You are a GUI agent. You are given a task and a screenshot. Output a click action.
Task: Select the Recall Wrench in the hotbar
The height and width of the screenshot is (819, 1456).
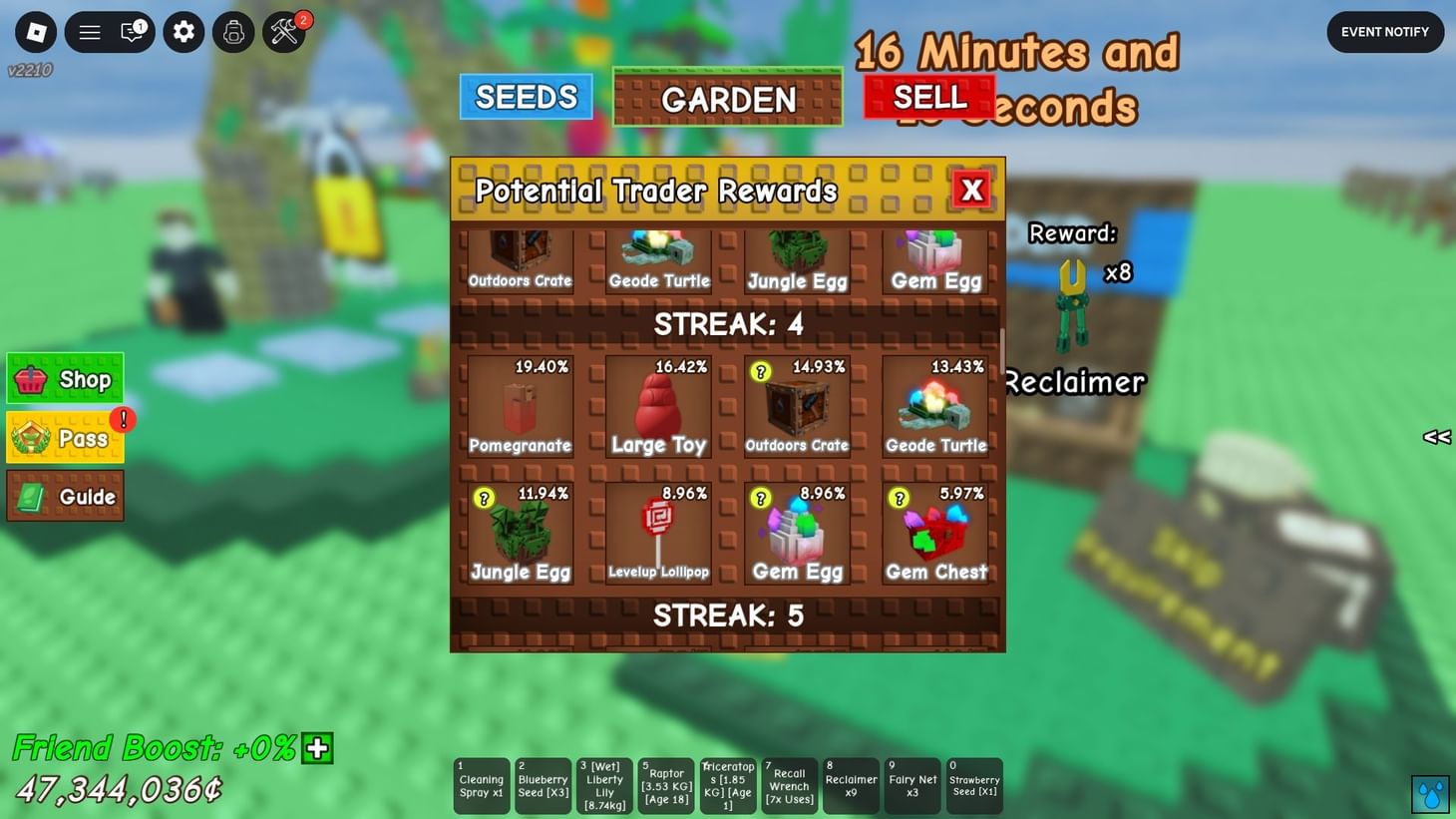(x=789, y=786)
